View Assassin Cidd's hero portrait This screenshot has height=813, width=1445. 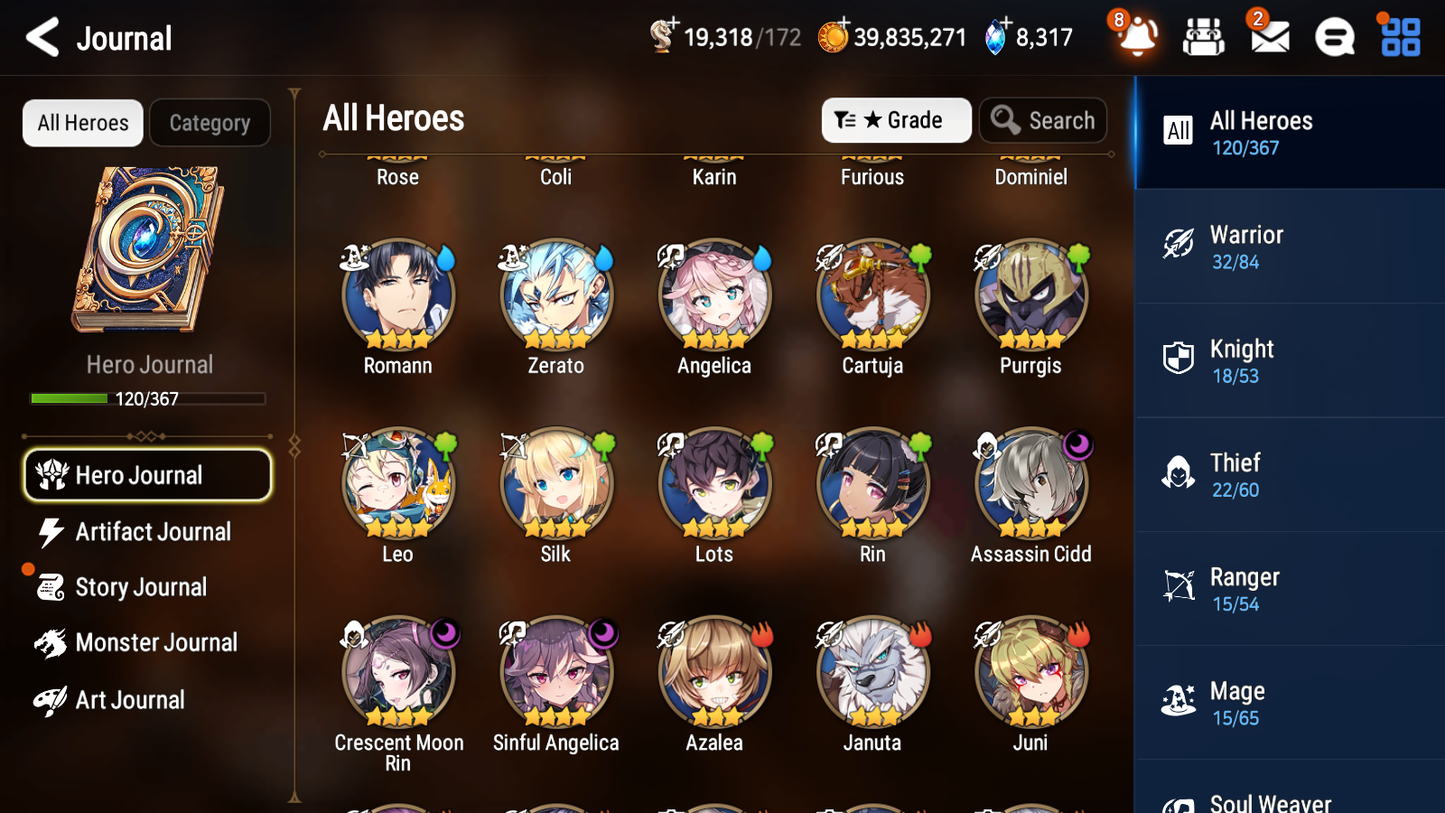[x=1030, y=483]
